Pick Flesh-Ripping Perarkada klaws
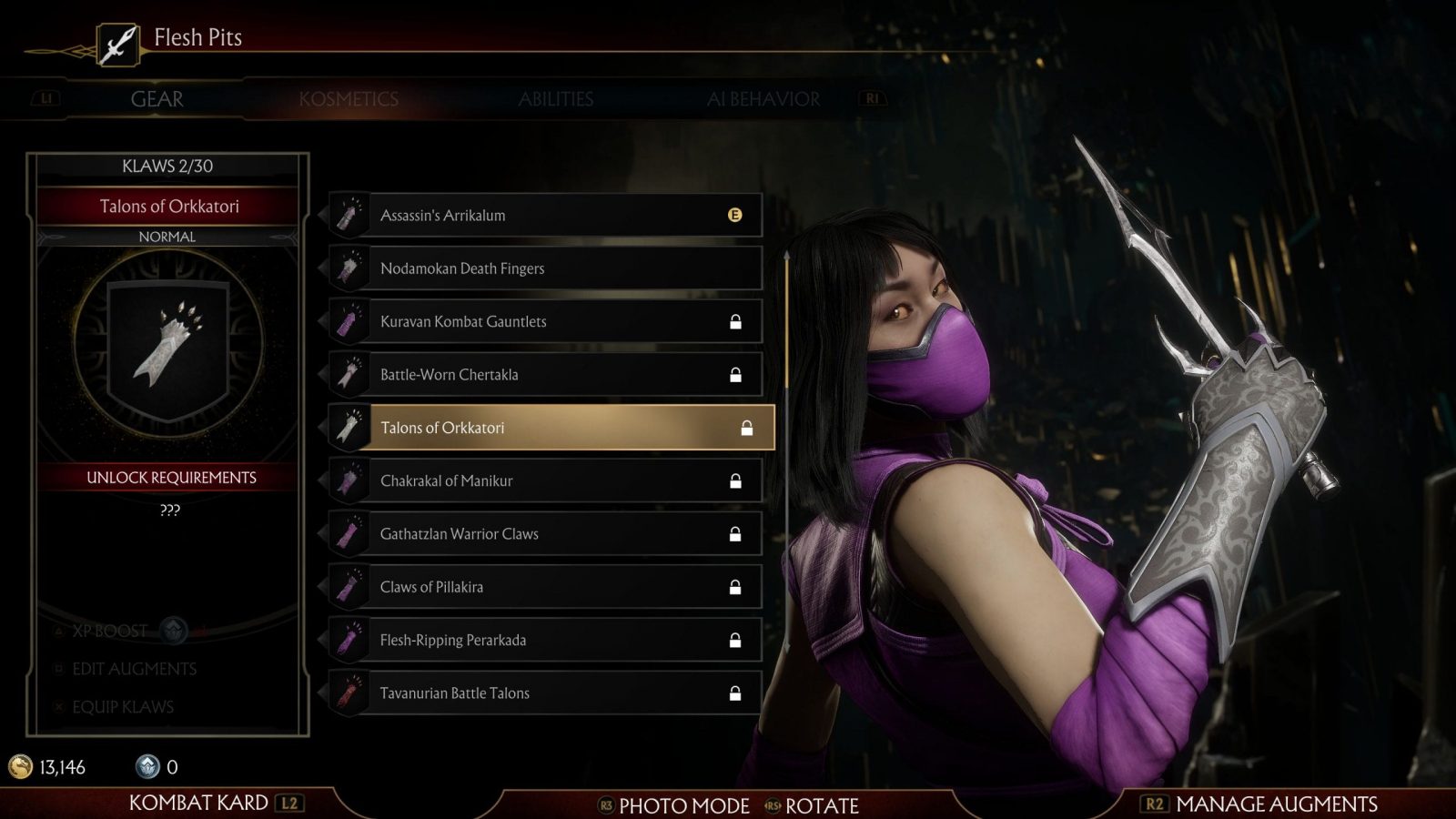Viewport: 1456px width, 819px height. tap(546, 640)
